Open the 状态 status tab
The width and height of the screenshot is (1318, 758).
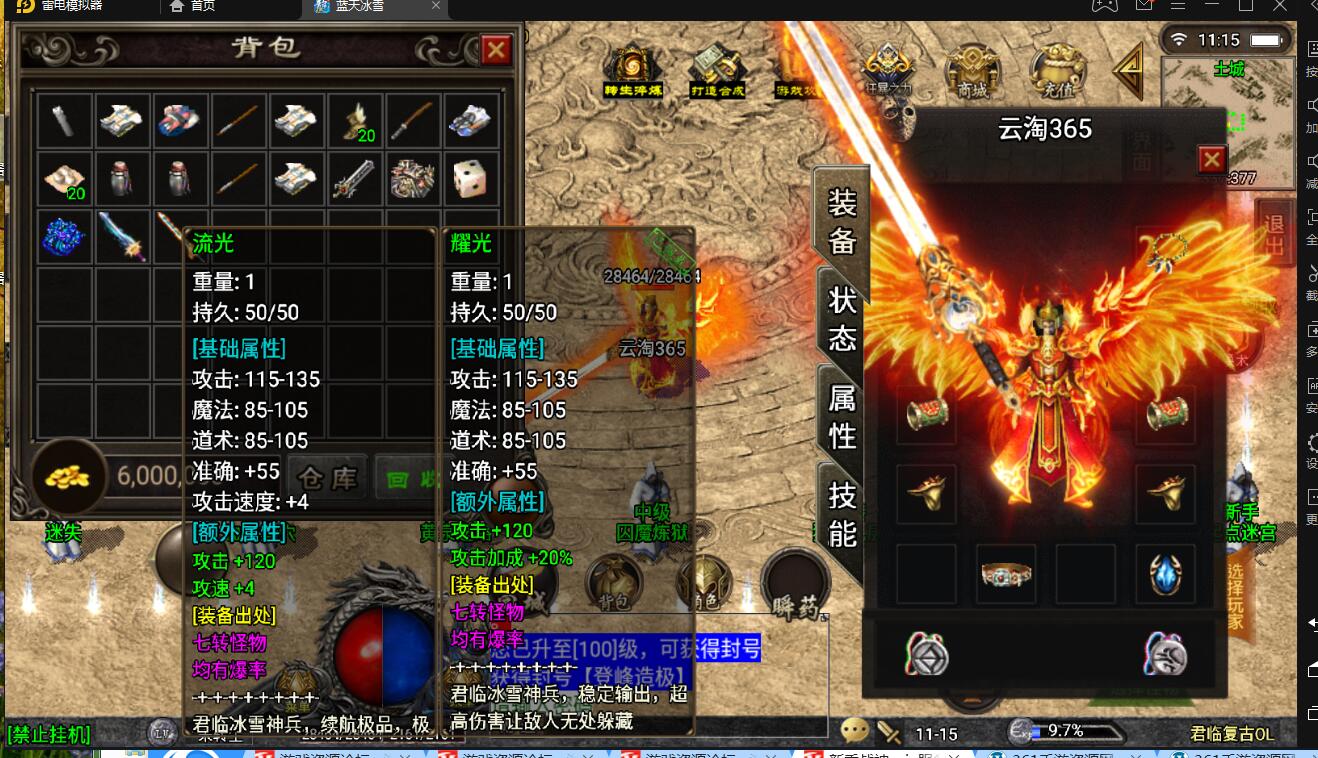tap(842, 320)
